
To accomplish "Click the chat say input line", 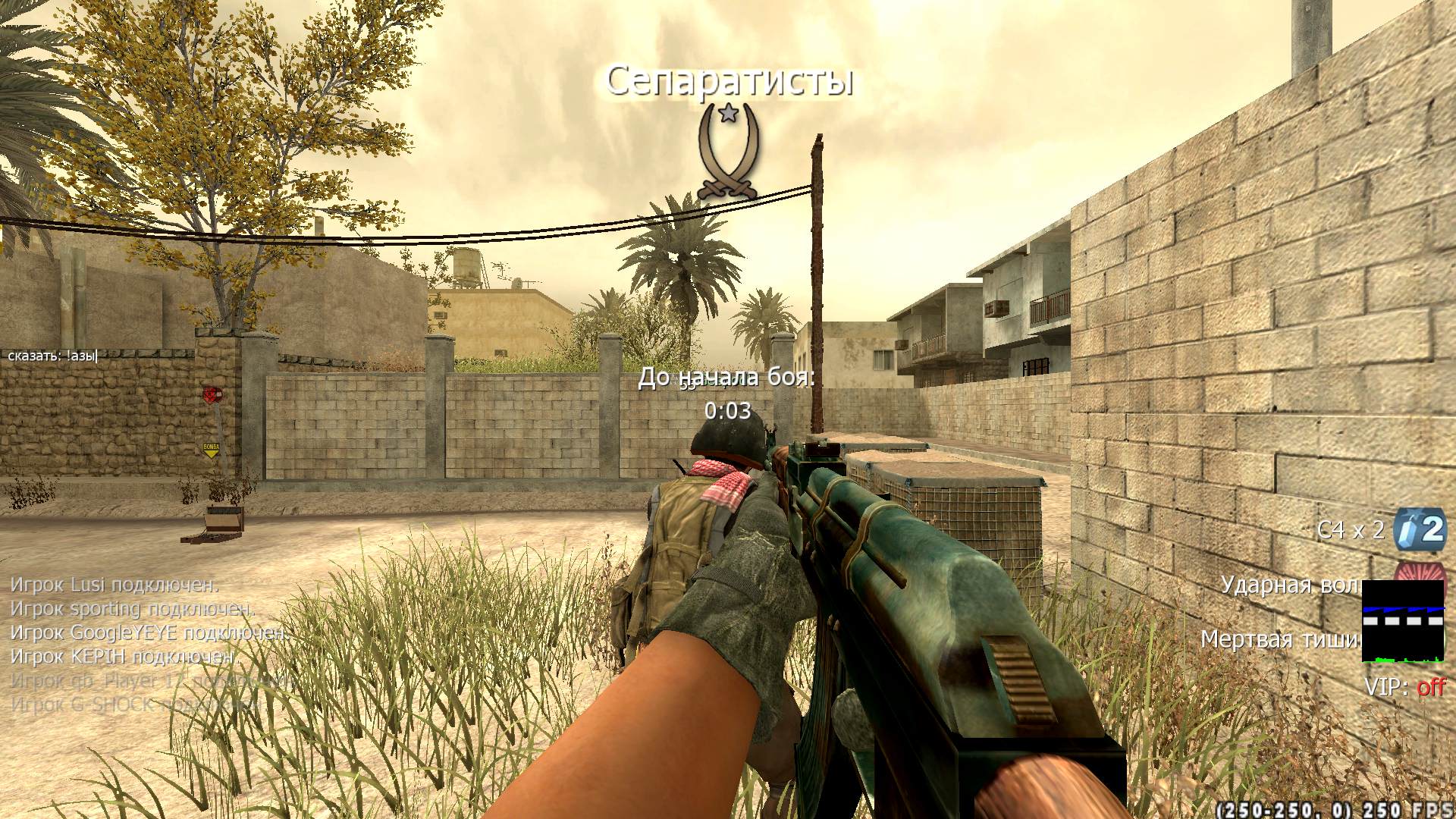I will [53, 355].
